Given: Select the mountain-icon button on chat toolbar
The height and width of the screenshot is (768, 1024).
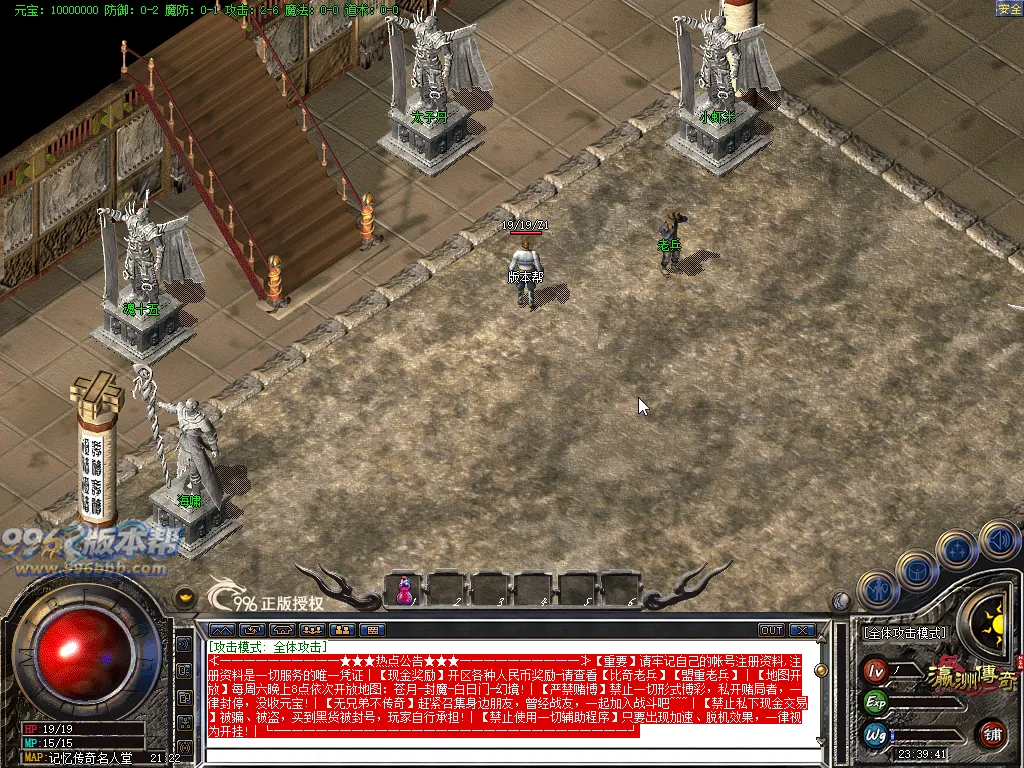Looking at the screenshot, I should pos(221,630).
